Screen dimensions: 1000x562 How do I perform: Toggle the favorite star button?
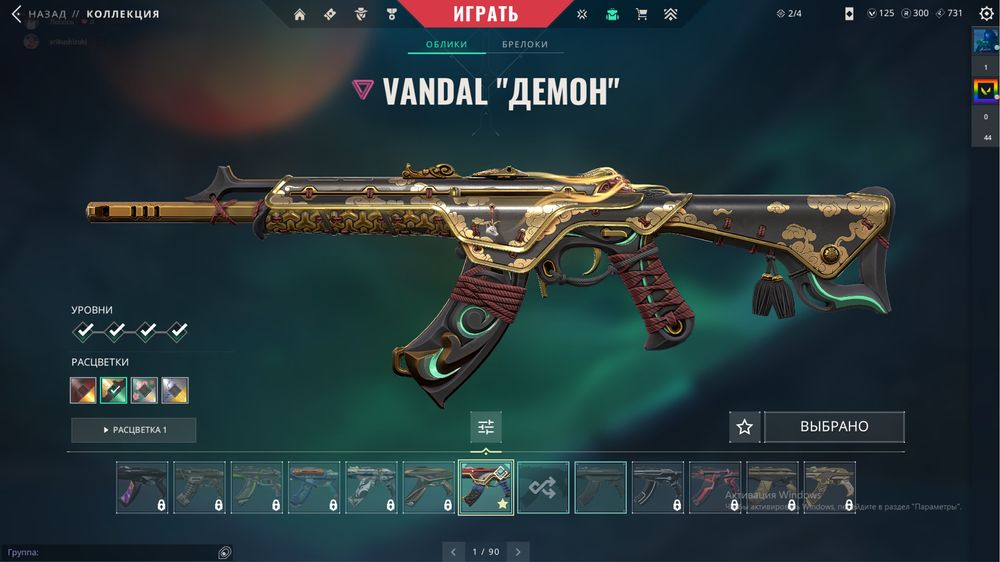click(744, 427)
